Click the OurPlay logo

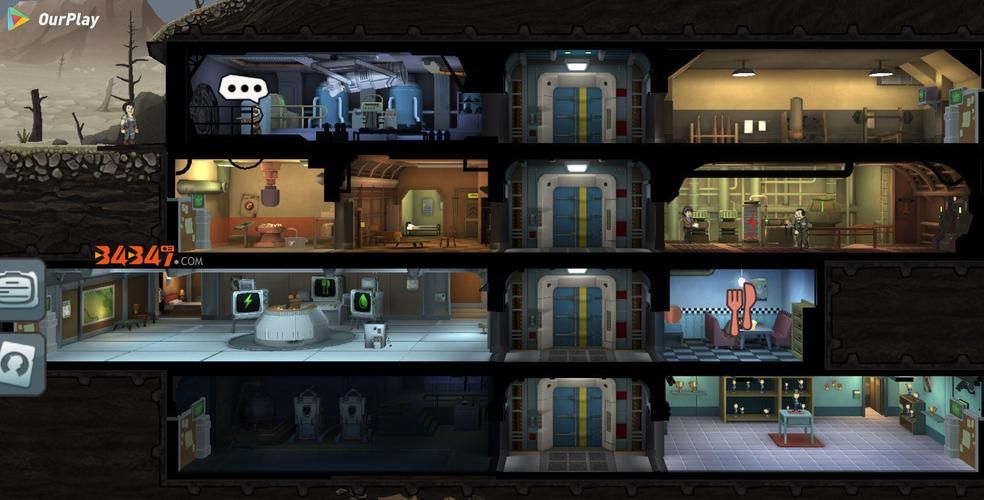point(54,19)
